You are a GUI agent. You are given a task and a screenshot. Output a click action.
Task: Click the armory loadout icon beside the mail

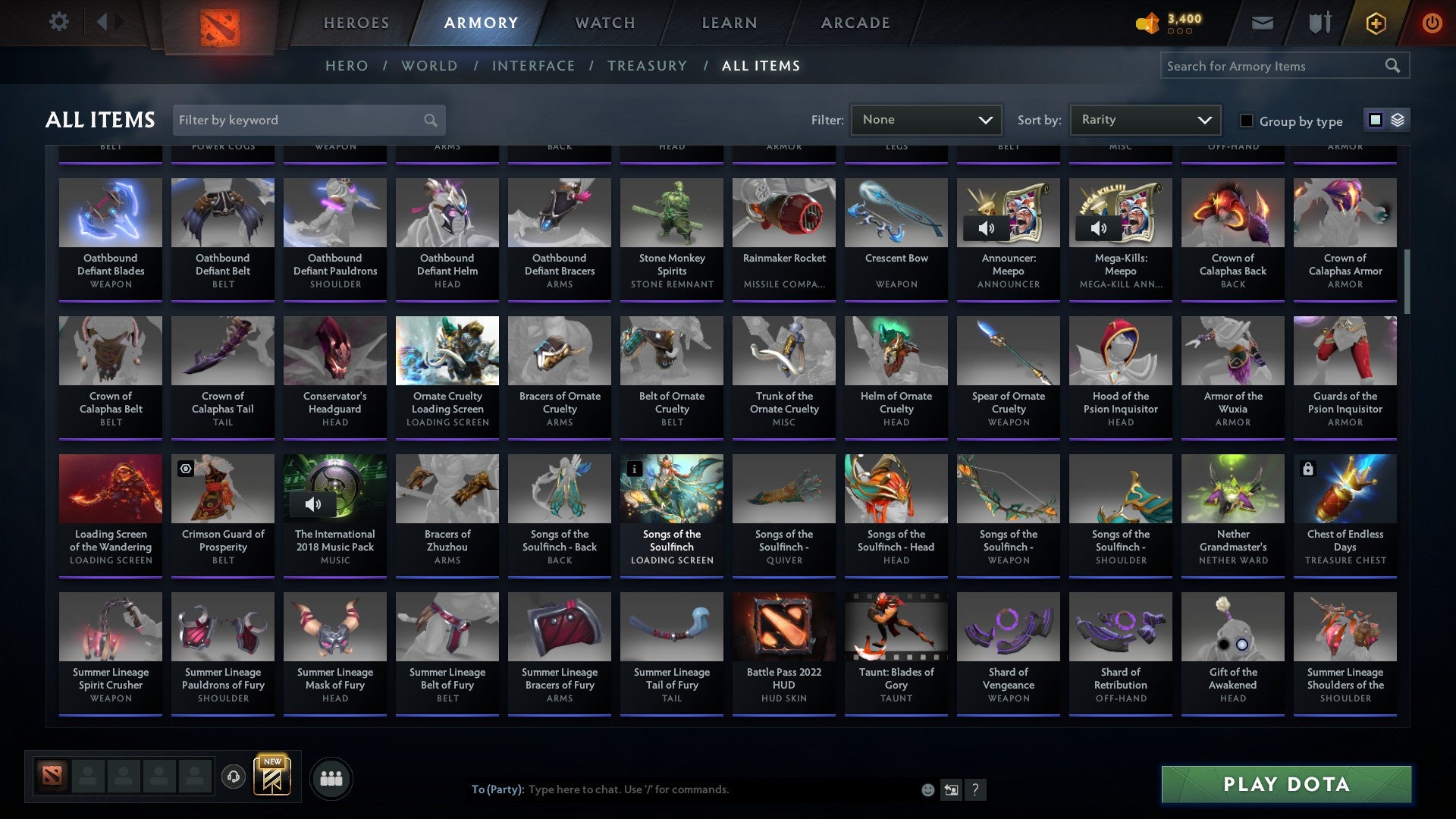pyautogui.click(x=1319, y=23)
